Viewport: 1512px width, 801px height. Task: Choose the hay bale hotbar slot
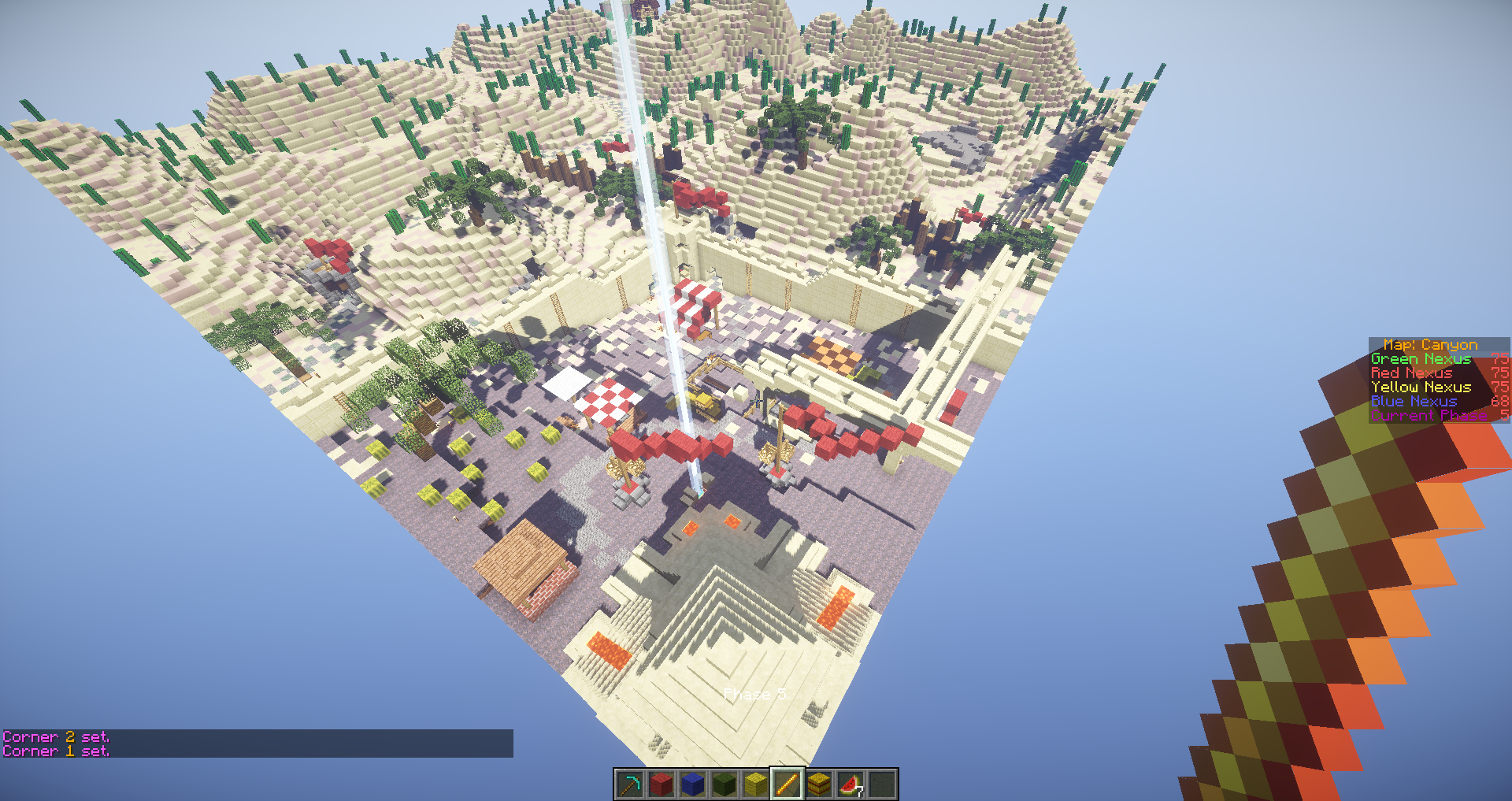[x=819, y=784]
